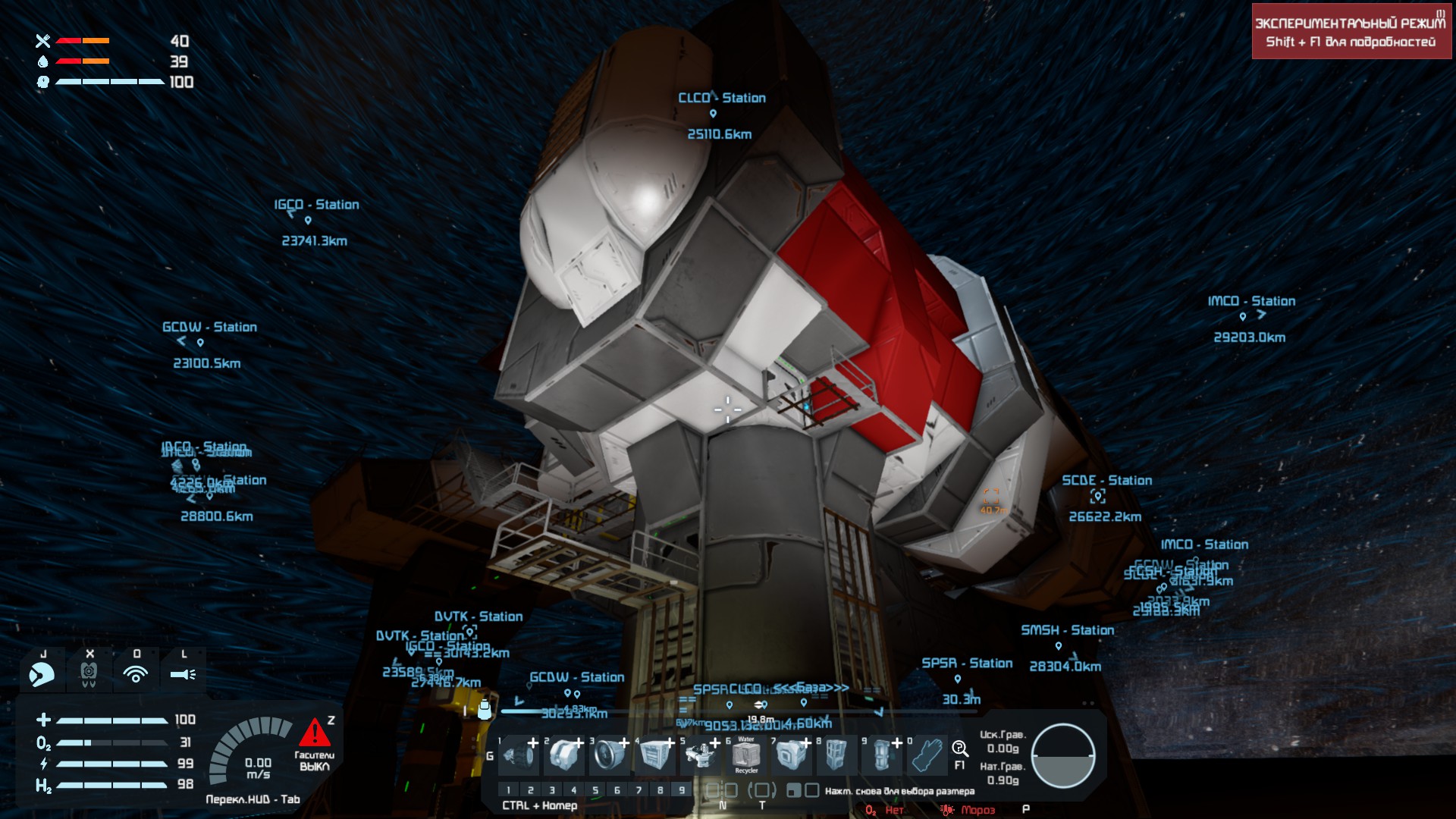1456x819 pixels.
Task: Select the CLCO Station waypoint marker
Action: (713, 114)
